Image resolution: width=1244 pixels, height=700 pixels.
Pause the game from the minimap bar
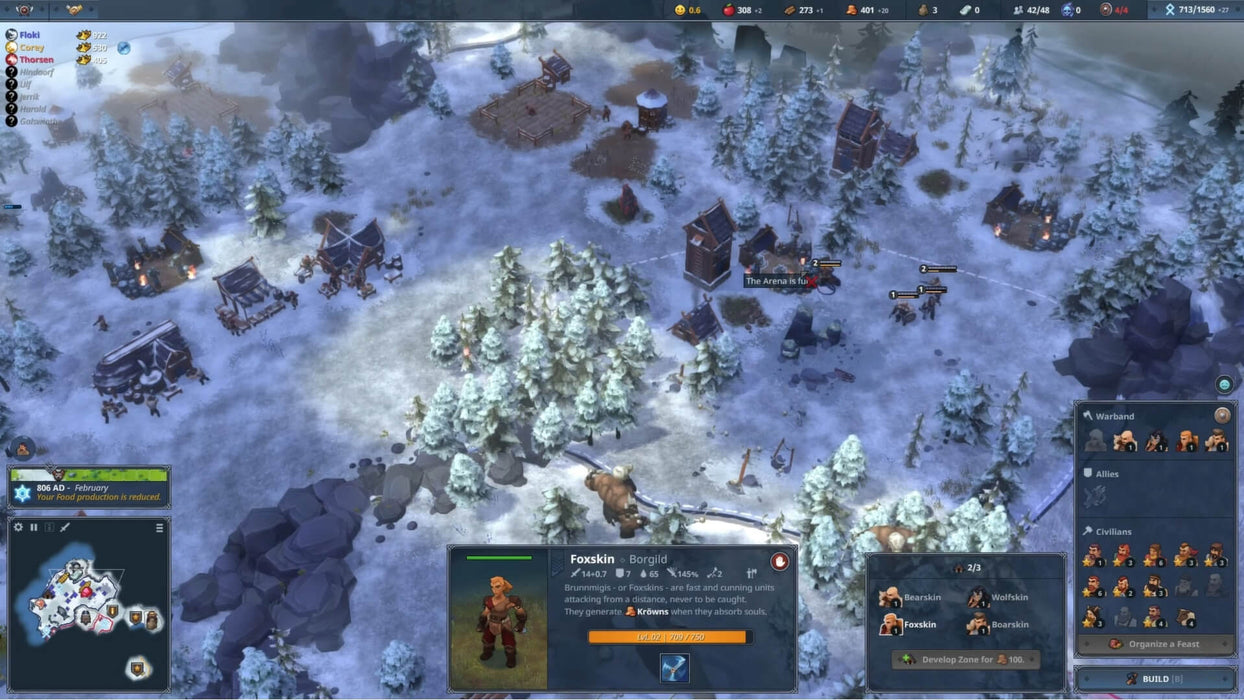coord(34,527)
